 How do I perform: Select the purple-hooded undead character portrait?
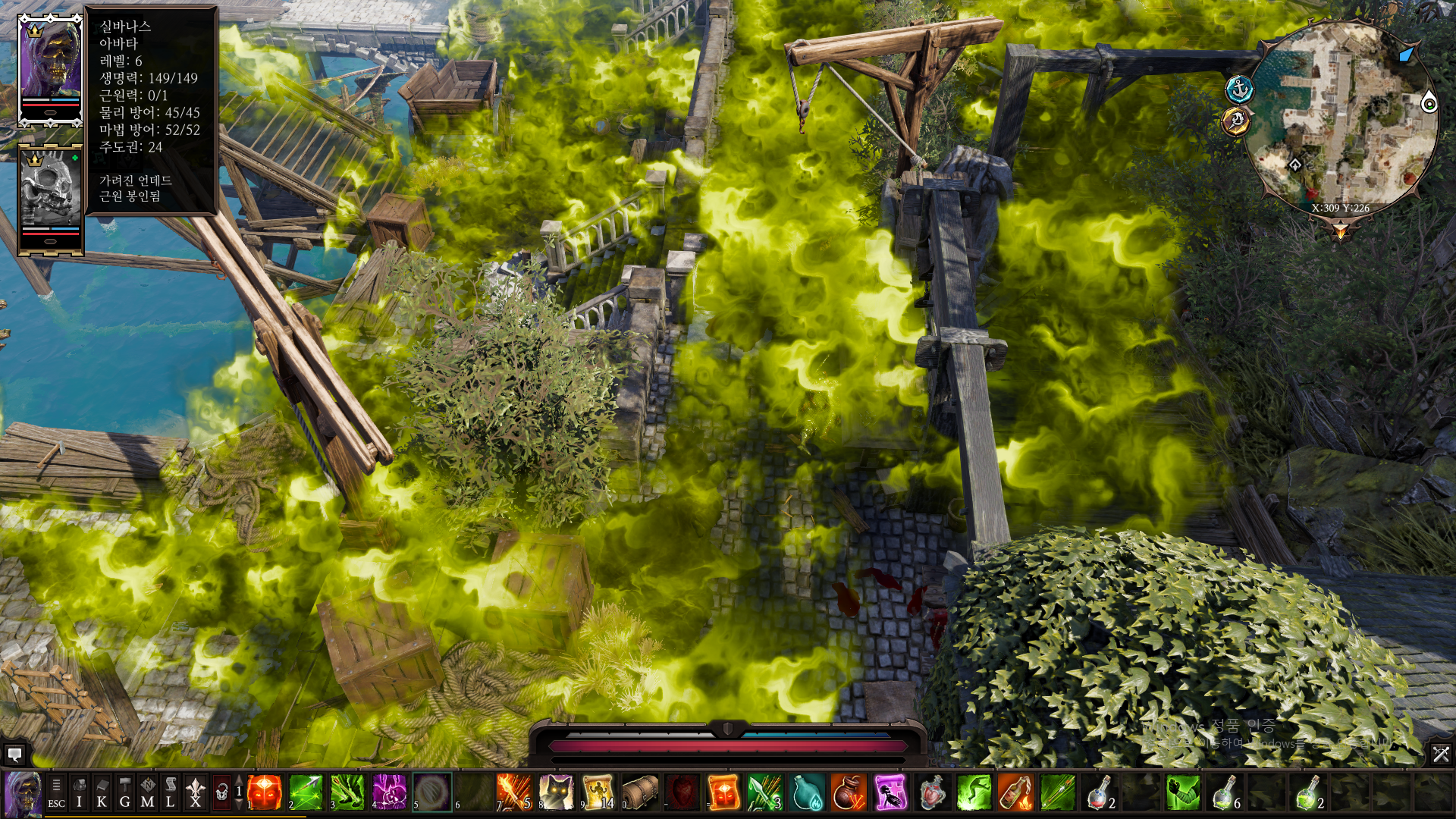50,67
